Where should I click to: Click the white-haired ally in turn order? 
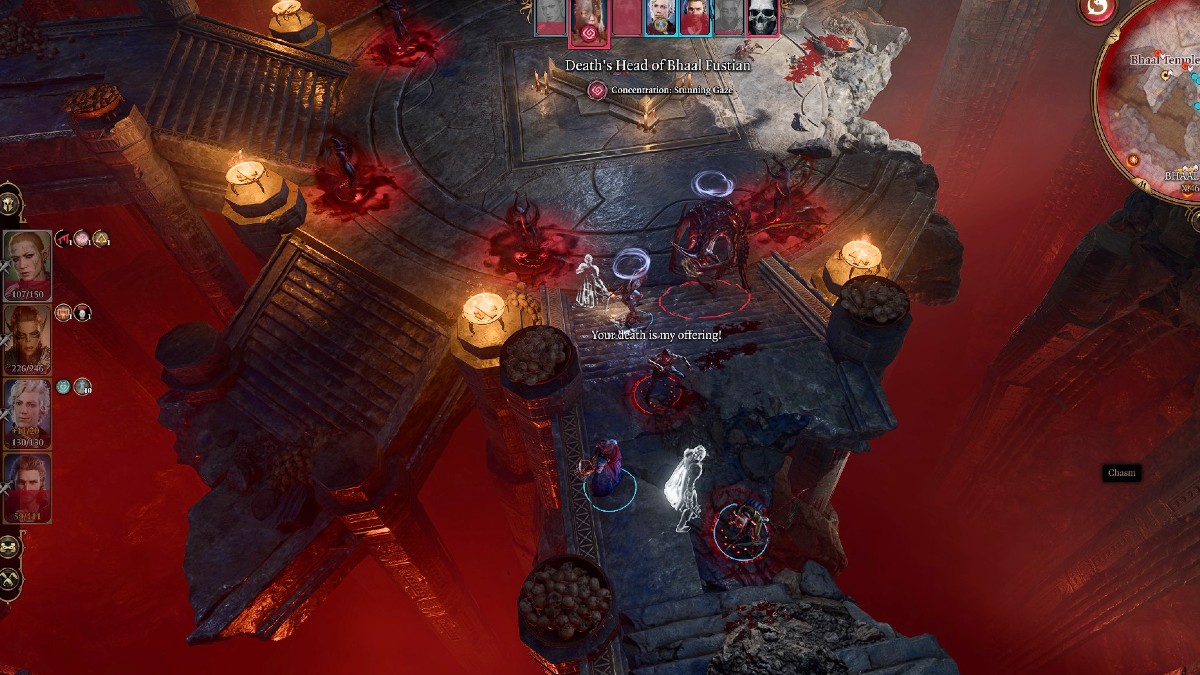pos(660,17)
